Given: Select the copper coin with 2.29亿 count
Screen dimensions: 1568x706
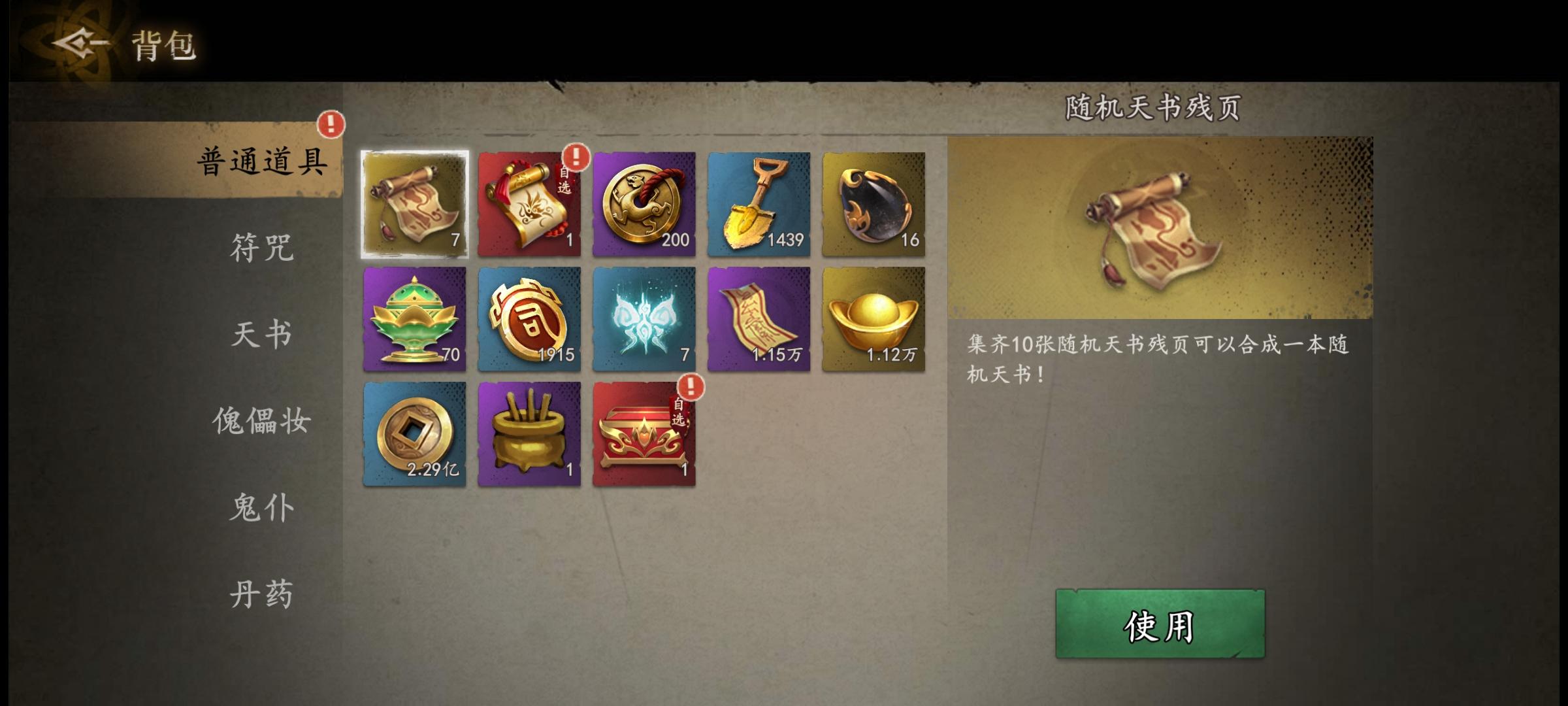Looking at the screenshot, I should pos(414,433).
